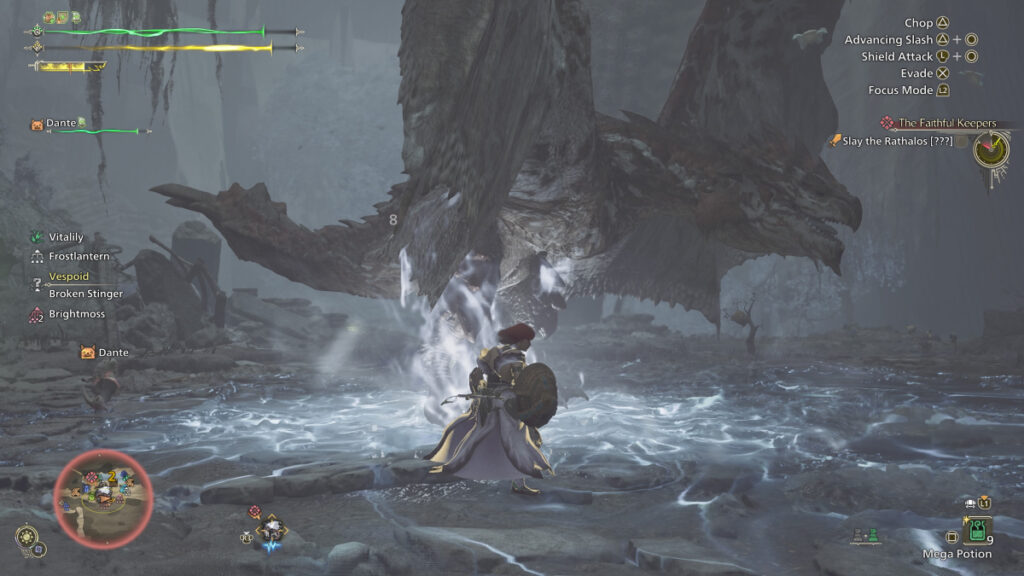Choose Brightmoss in the gathering list
The width and height of the screenshot is (1024, 576).
coord(76,314)
